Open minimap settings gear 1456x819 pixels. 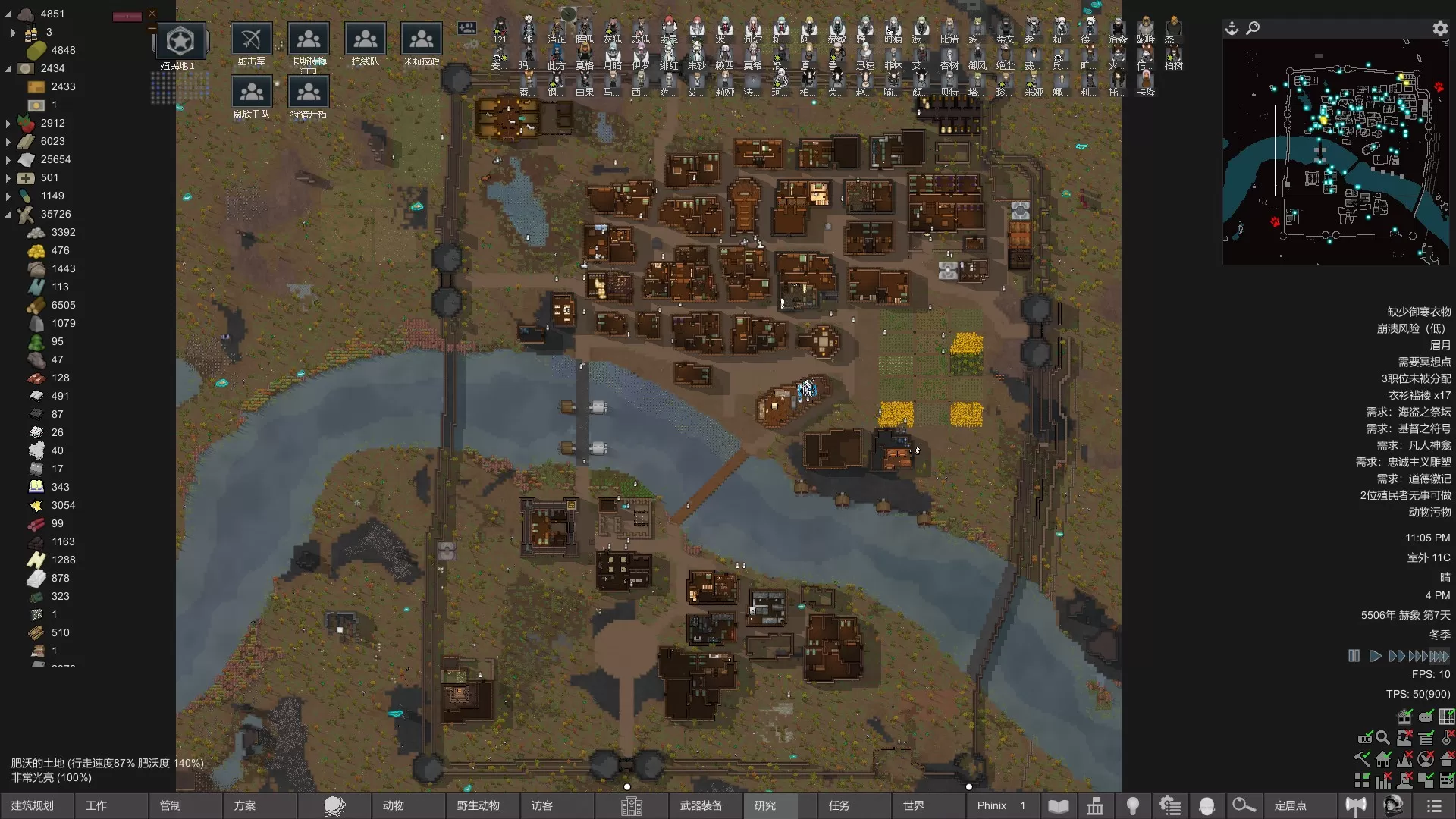tap(1440, 28)
